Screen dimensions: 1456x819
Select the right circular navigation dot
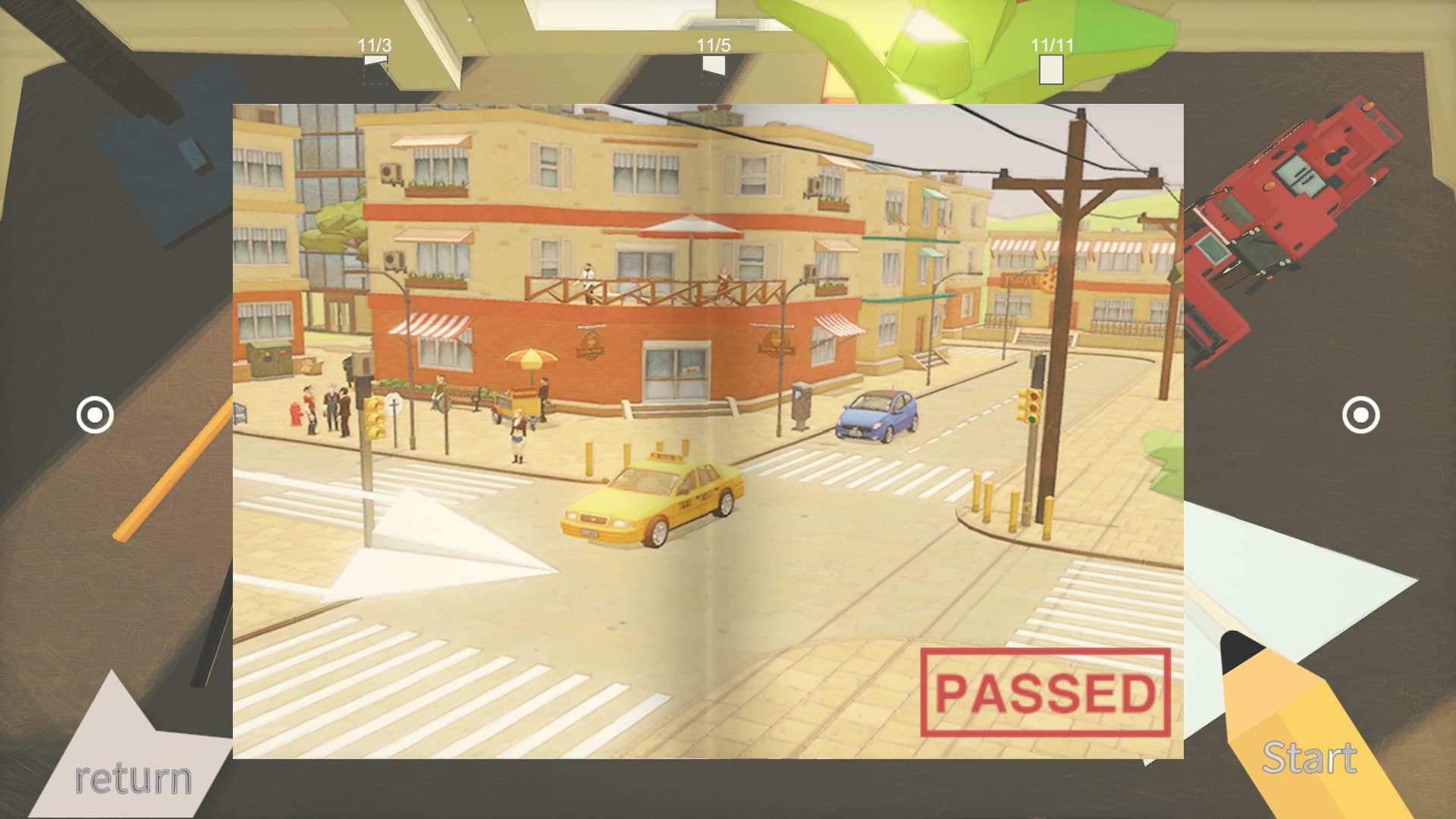(x=1362, y=416)
